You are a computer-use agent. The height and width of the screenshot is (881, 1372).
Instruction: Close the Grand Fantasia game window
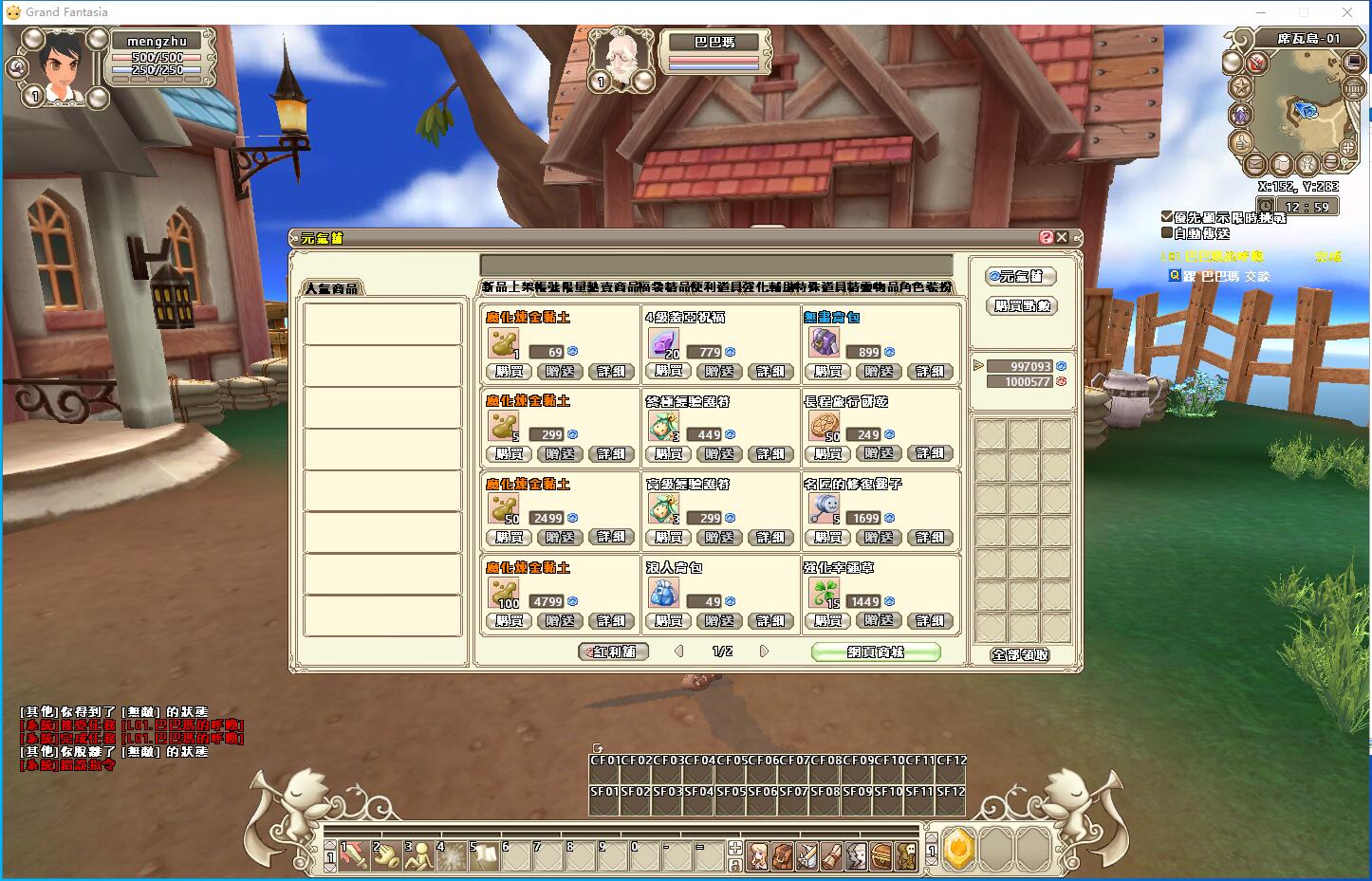pos(1348,12)
